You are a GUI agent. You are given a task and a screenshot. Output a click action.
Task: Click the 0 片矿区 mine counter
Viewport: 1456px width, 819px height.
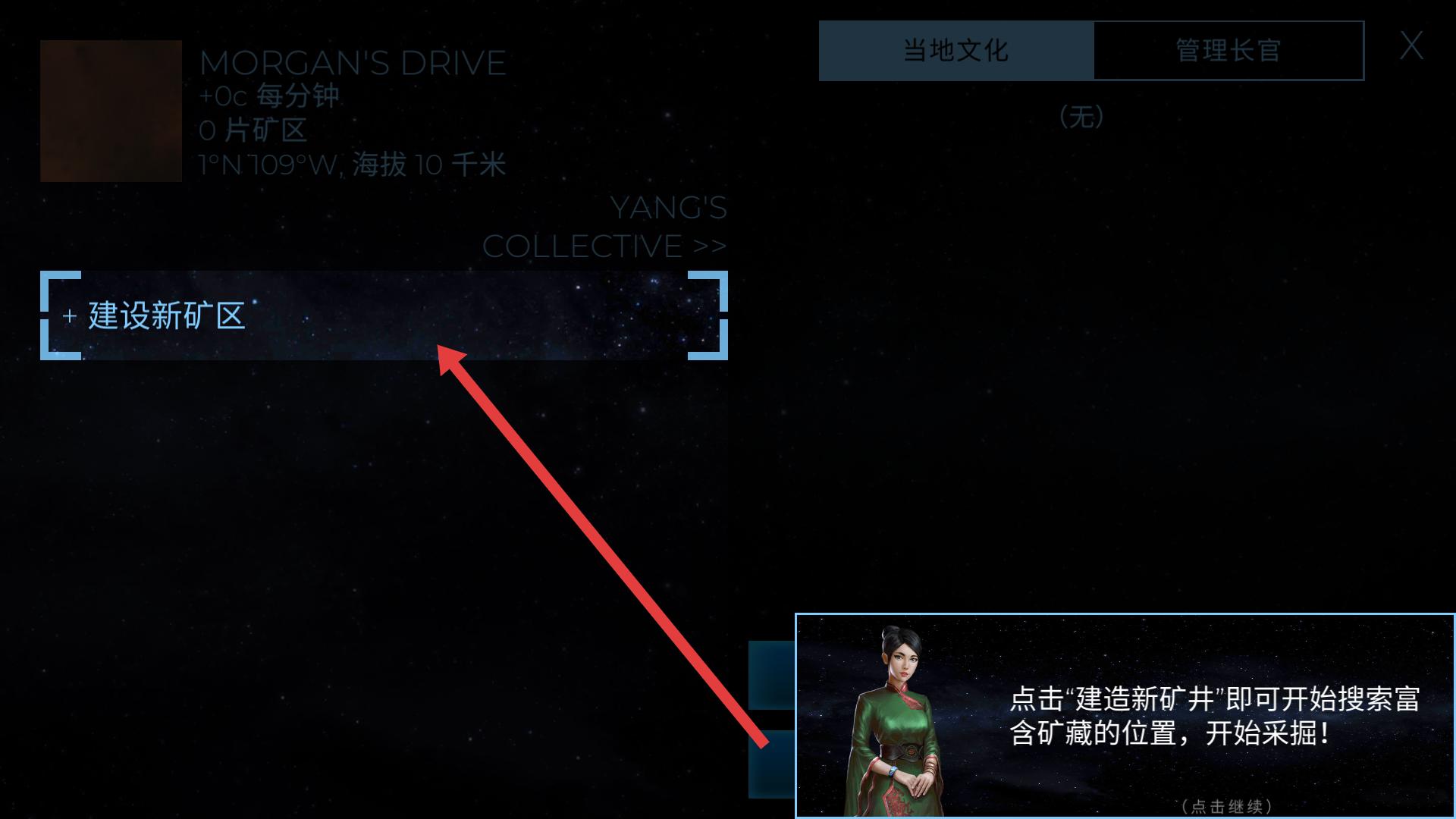point(252,130)
